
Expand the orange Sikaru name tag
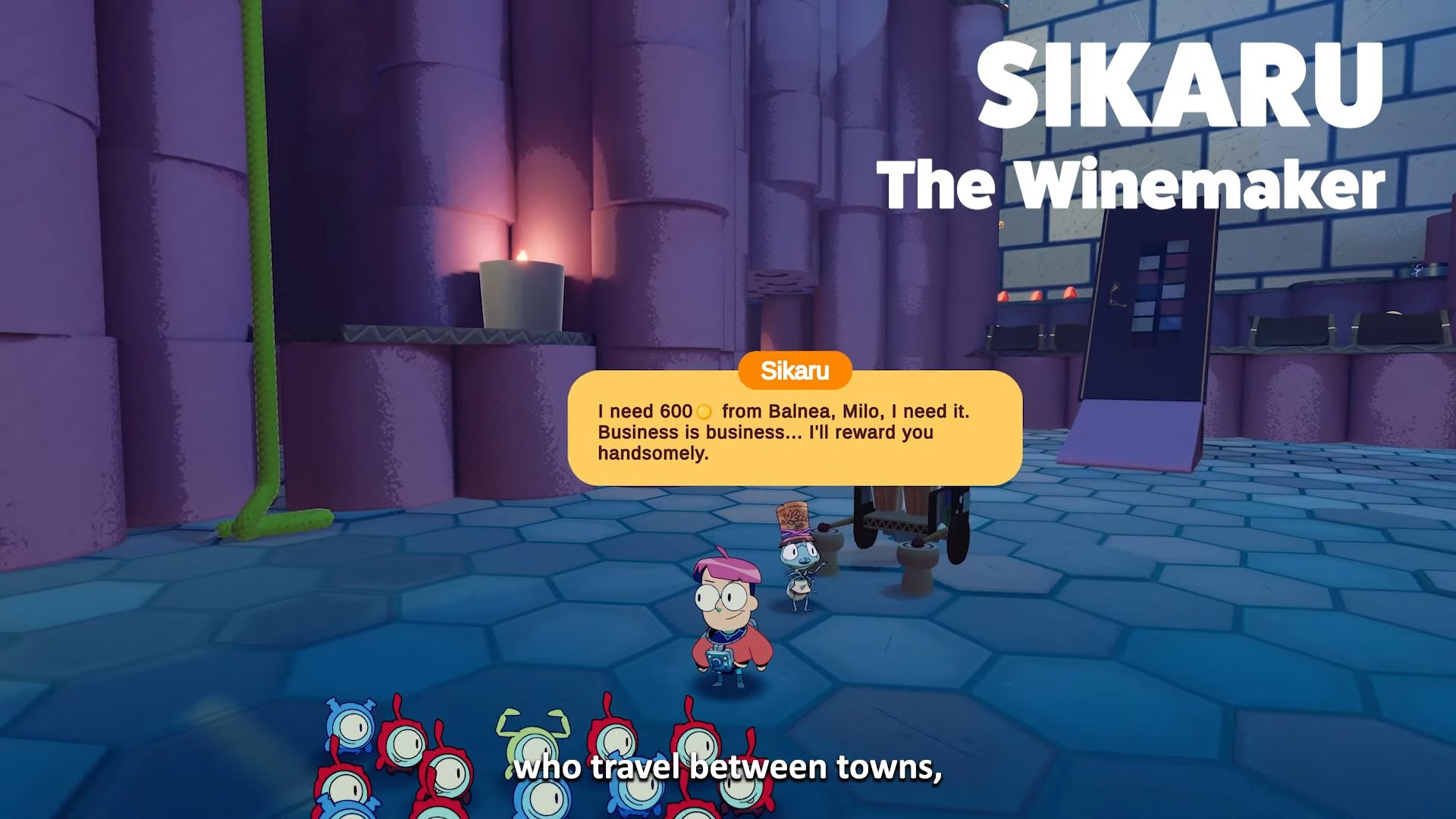(x=794, y=371)
